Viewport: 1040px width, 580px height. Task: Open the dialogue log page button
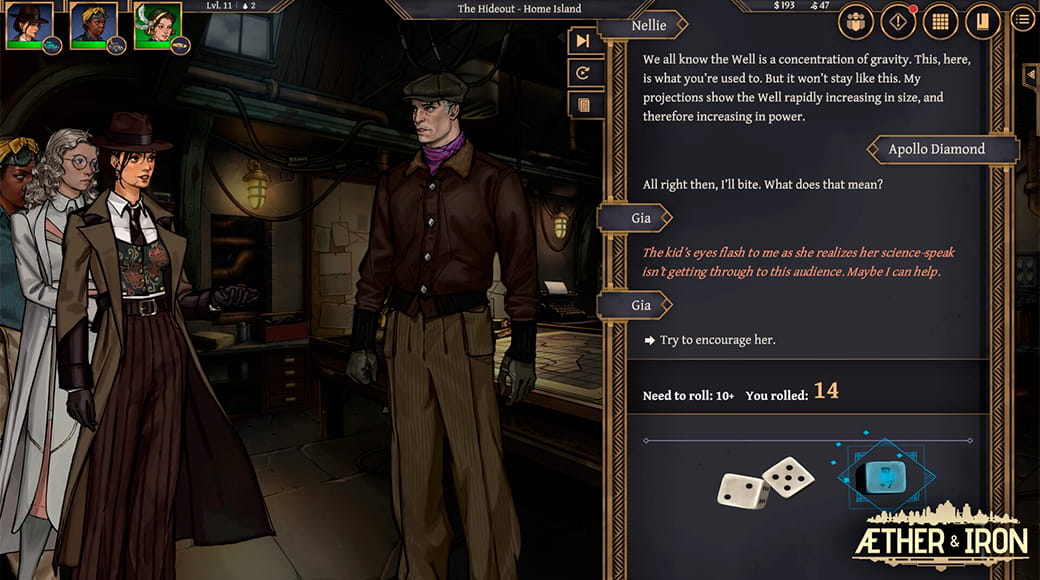[x=584, y=104]
